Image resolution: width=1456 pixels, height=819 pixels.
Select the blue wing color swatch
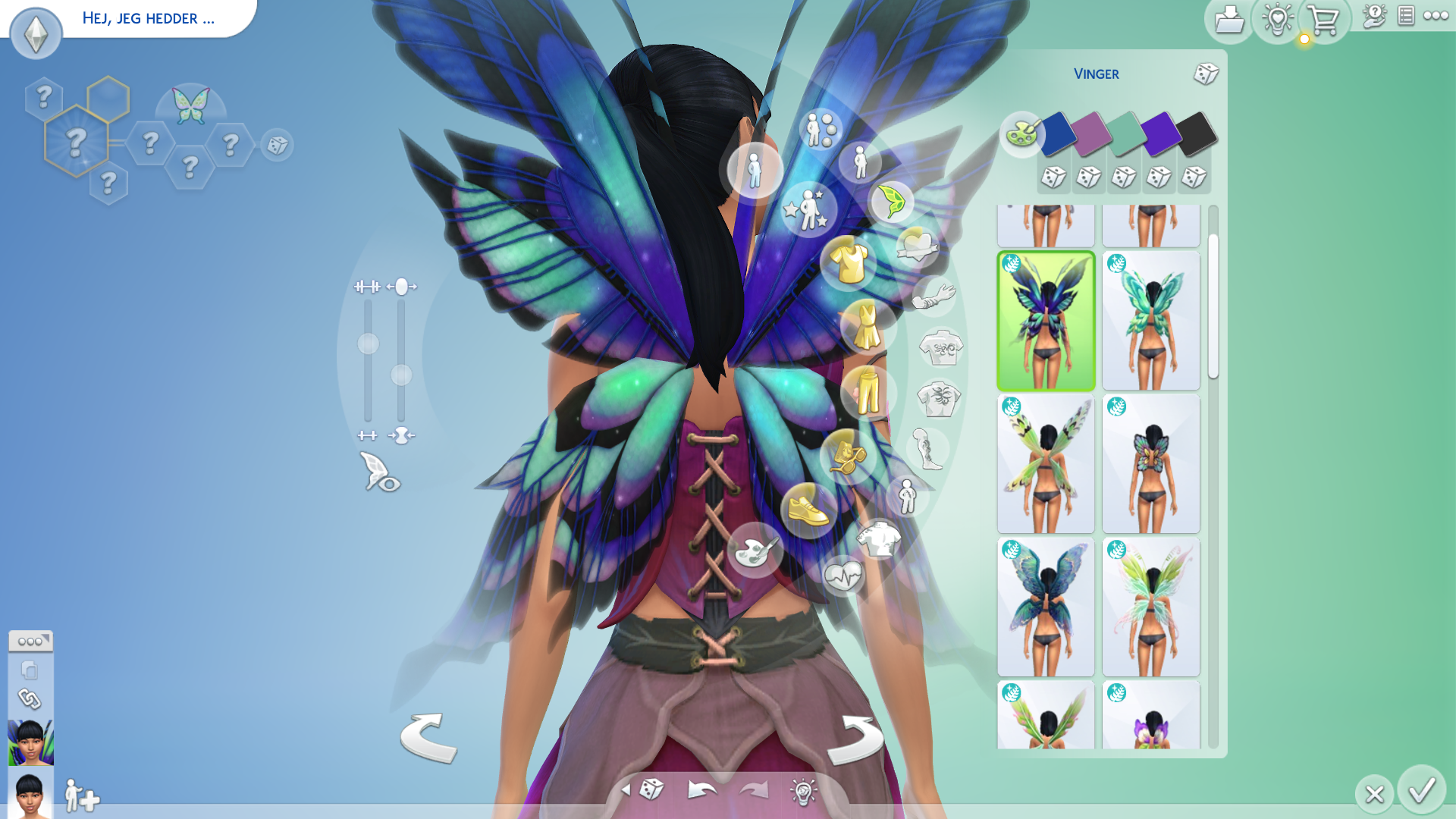1058,133
